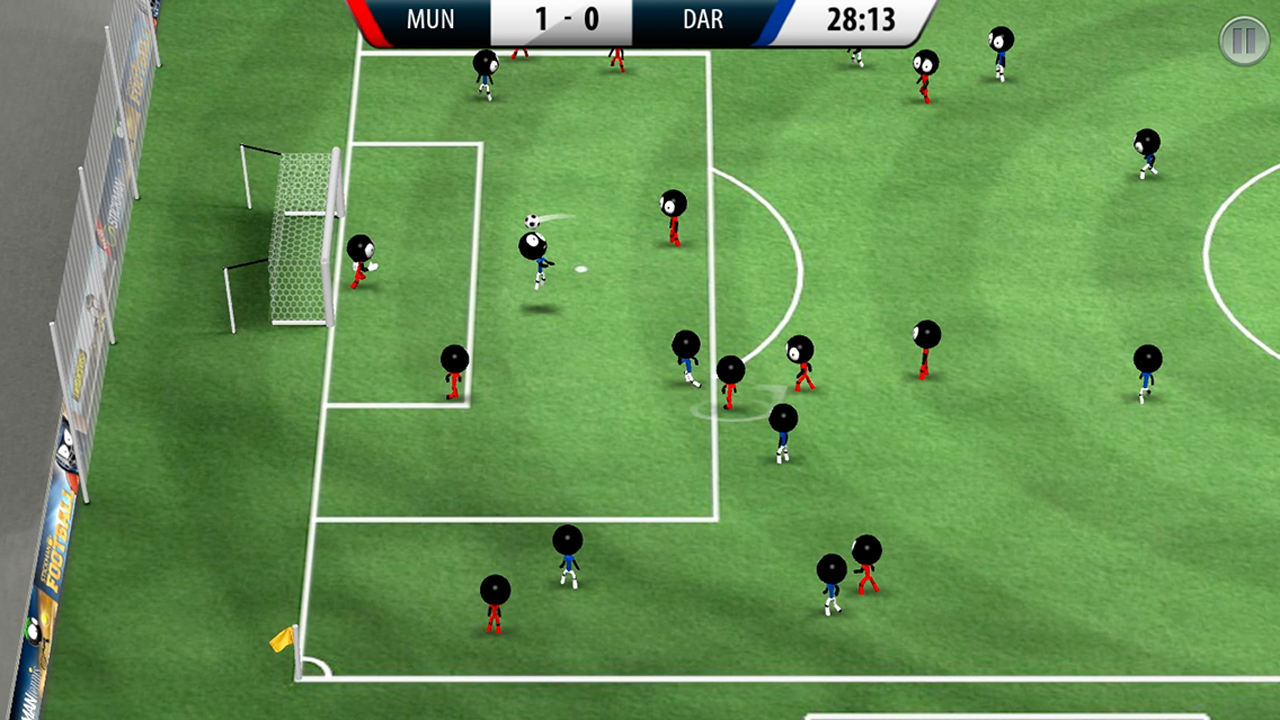
Task: Click the blue stripe on the scoreboard
Action: click(x=775, y=19)
